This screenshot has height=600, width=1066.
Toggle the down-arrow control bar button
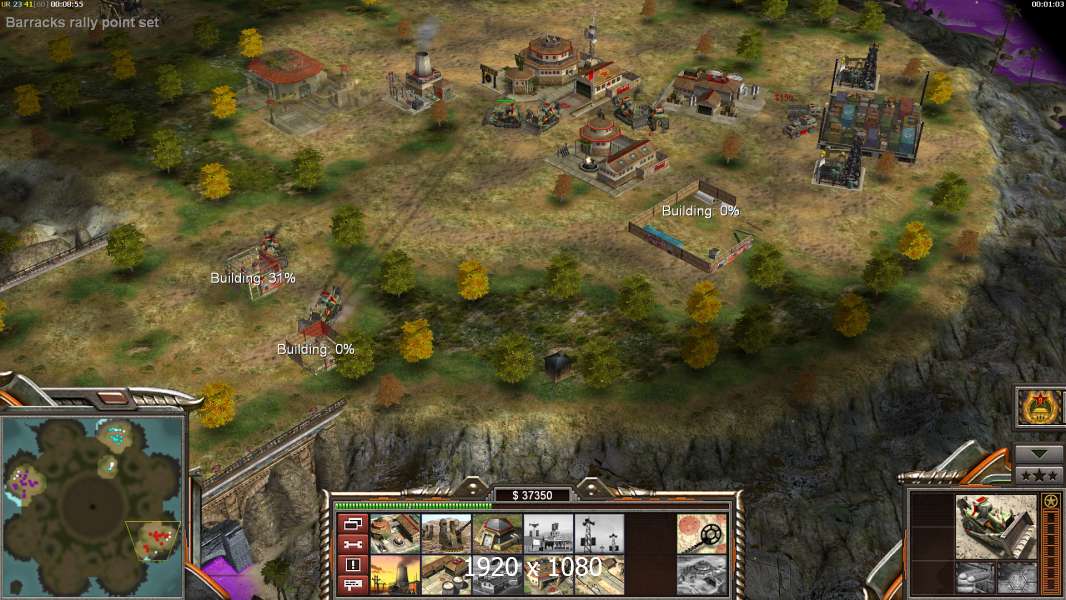coord(1039,453)
